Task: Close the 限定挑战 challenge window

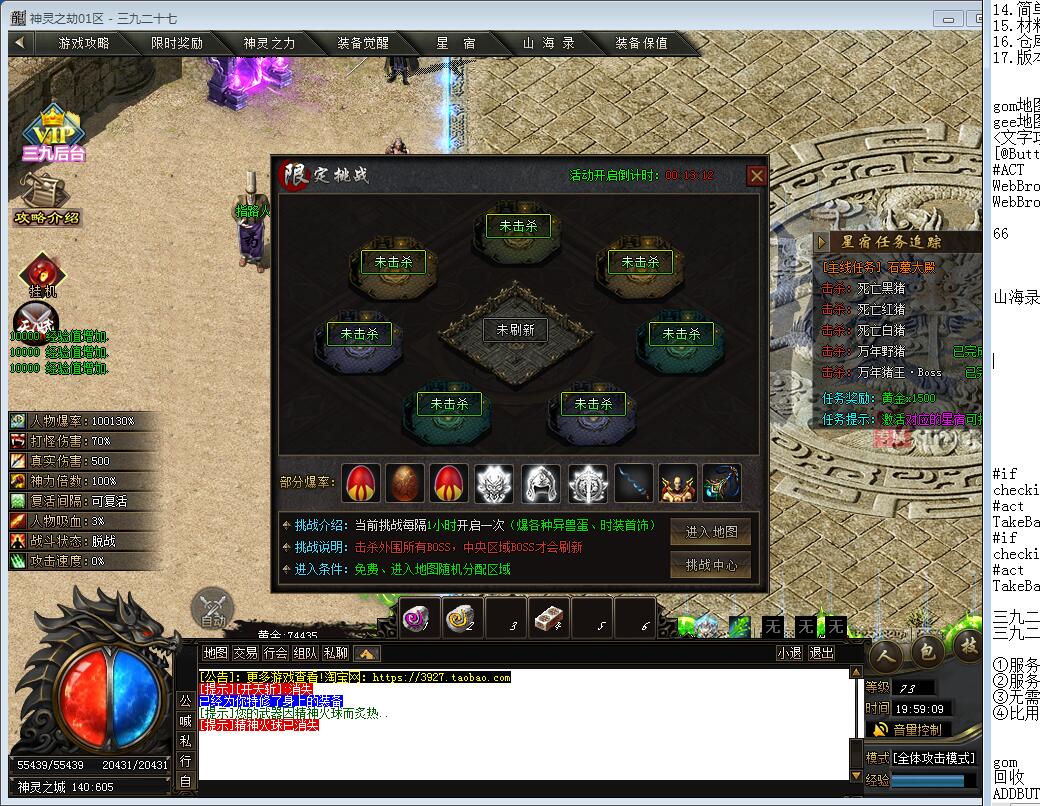Action: pyautogui.click(x=757, y=175)
